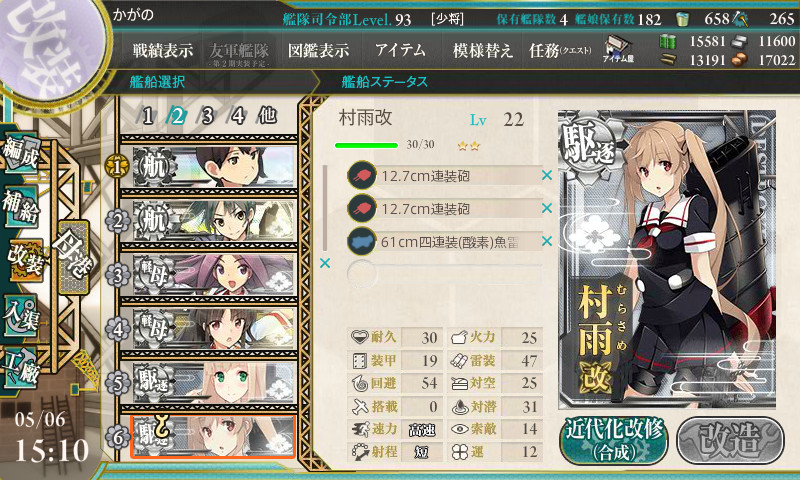
Task: Open the 戦績表示 records menu
Action: click(x=163, y=50)
